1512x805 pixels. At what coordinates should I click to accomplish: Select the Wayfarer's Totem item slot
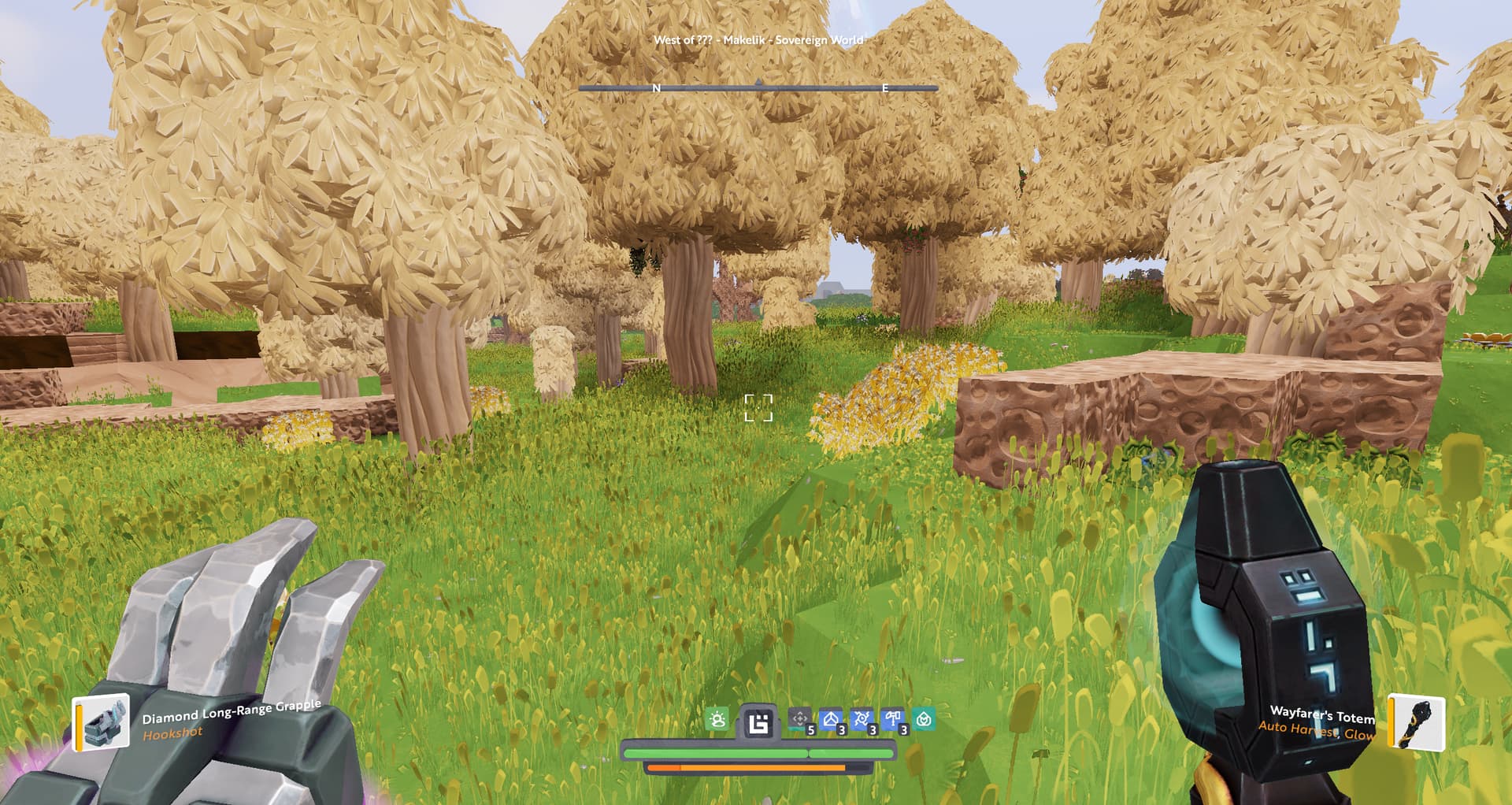[x=1417, y=722]
